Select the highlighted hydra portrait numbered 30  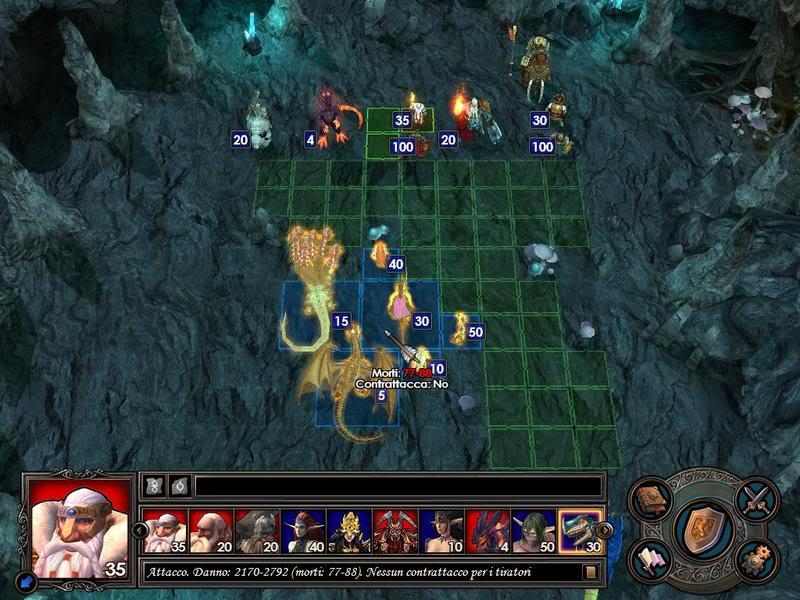580,531
